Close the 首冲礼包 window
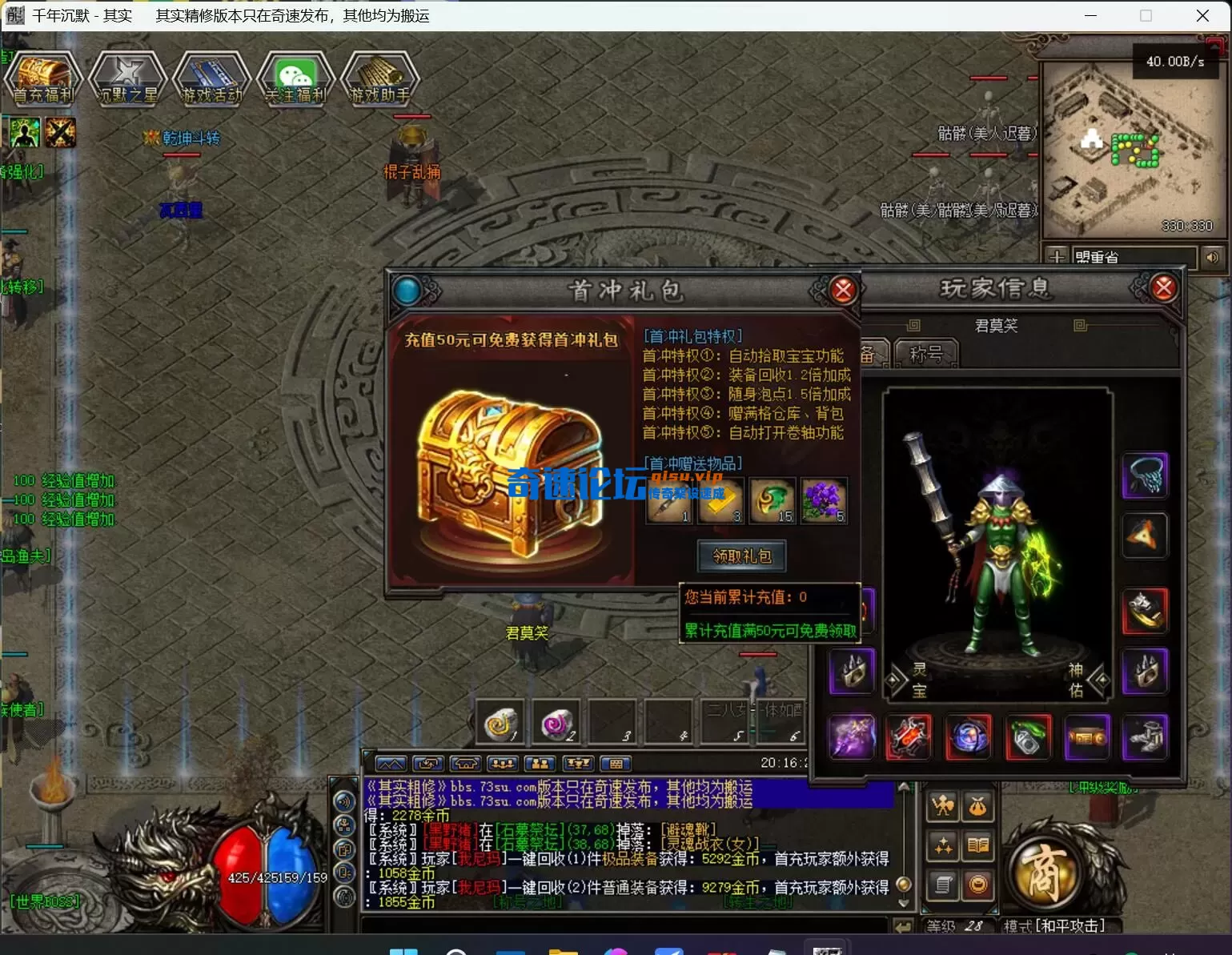The height and width of the screenshot is (955, 1232). 842,290
